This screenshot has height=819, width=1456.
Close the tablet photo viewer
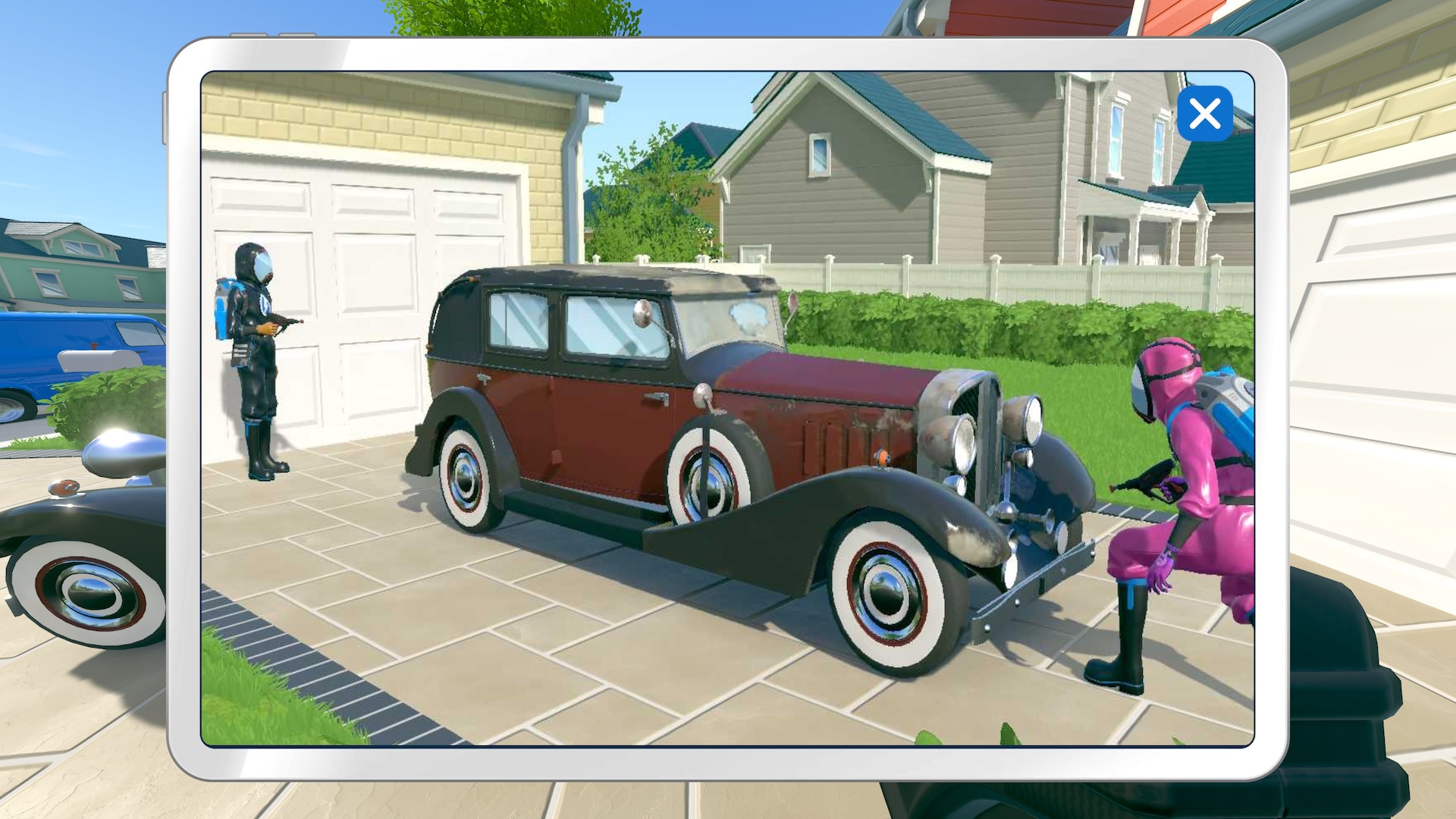1205,114
